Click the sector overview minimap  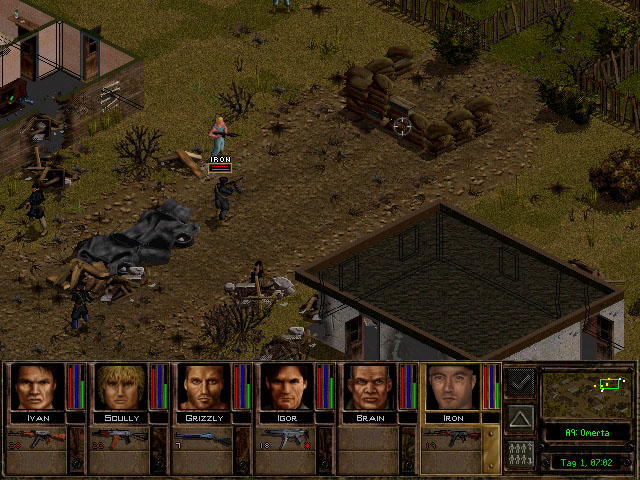coord(585,392)
